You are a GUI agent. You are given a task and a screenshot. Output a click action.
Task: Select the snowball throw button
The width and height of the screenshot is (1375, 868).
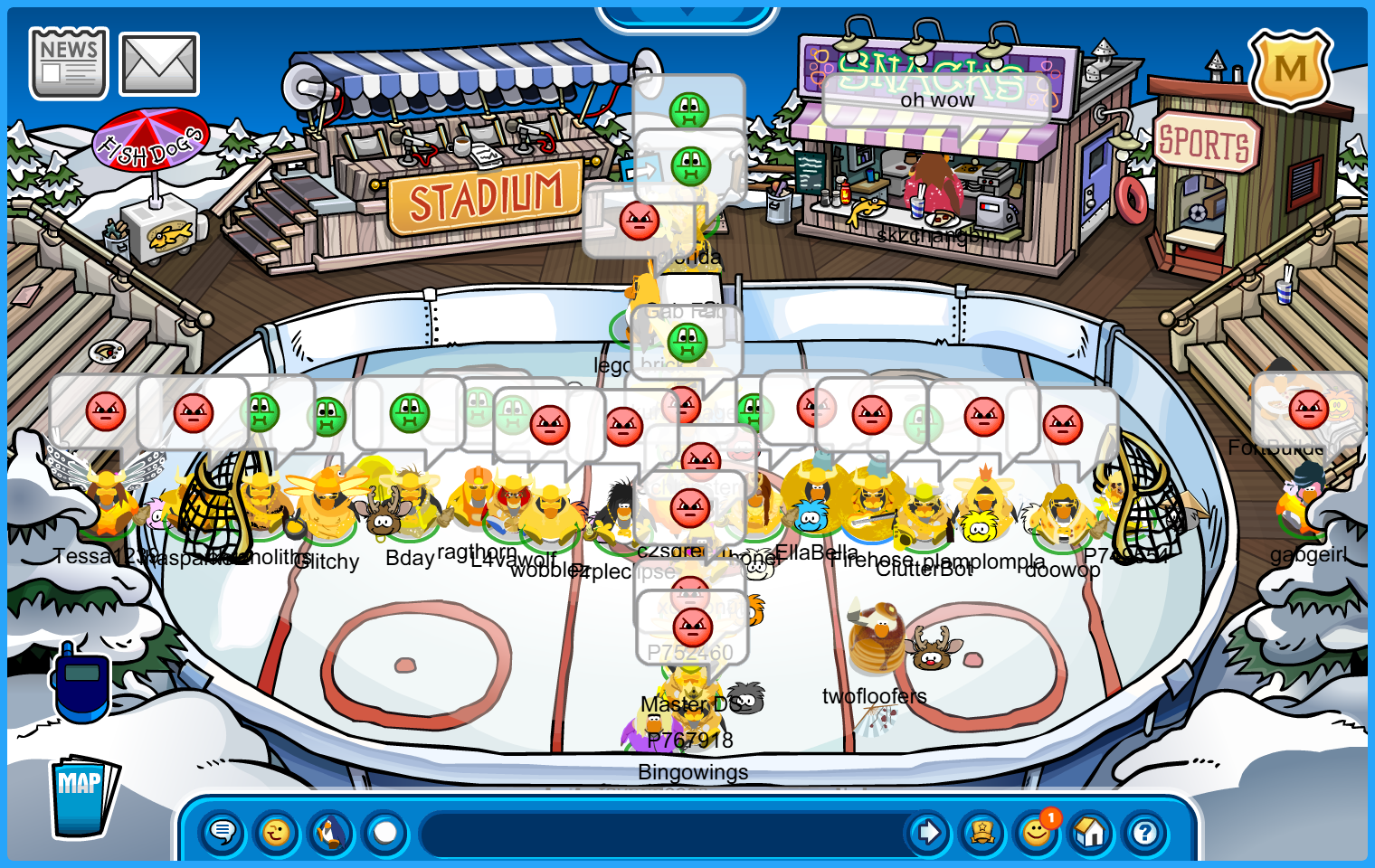click(385, 832)
